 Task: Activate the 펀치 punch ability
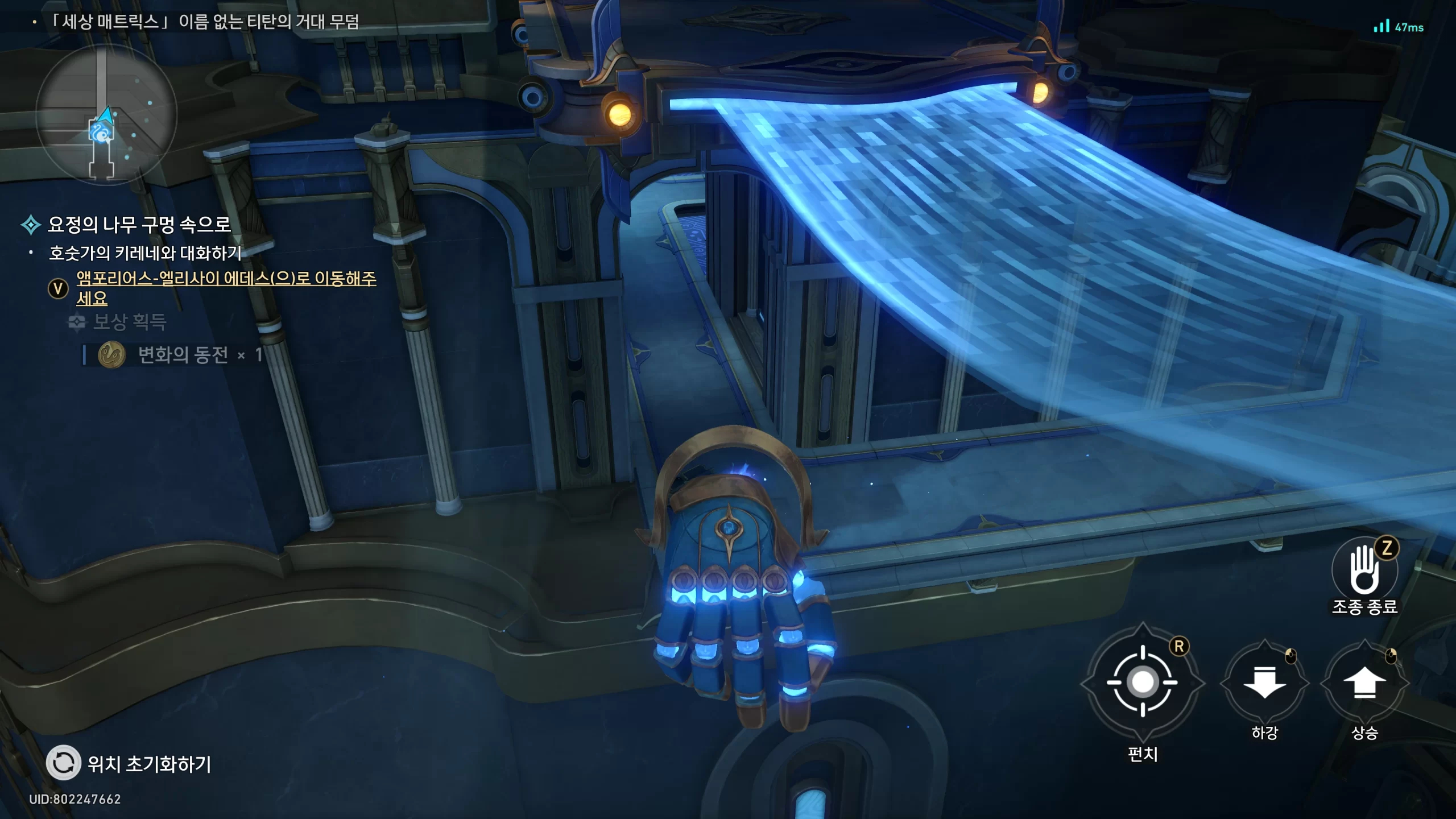point(1142,682)
